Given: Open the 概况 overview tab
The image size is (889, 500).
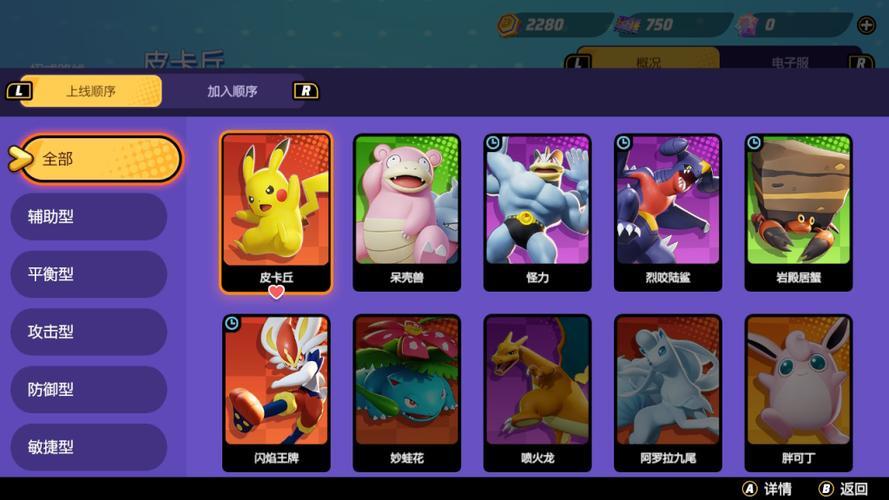Looking at the screenshot, I should click(648, 62).
